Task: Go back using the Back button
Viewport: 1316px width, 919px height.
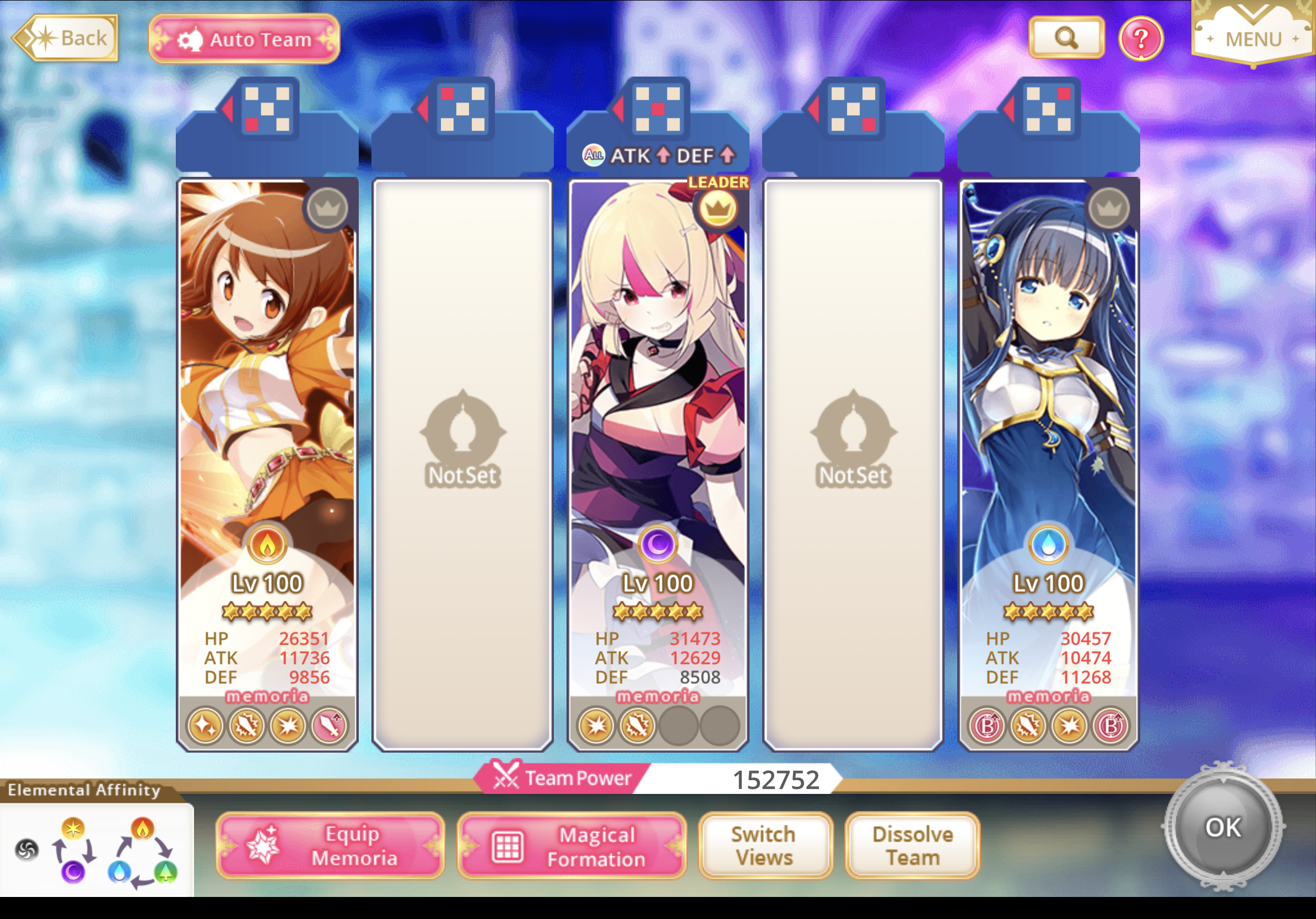Action: click(66, 38)
